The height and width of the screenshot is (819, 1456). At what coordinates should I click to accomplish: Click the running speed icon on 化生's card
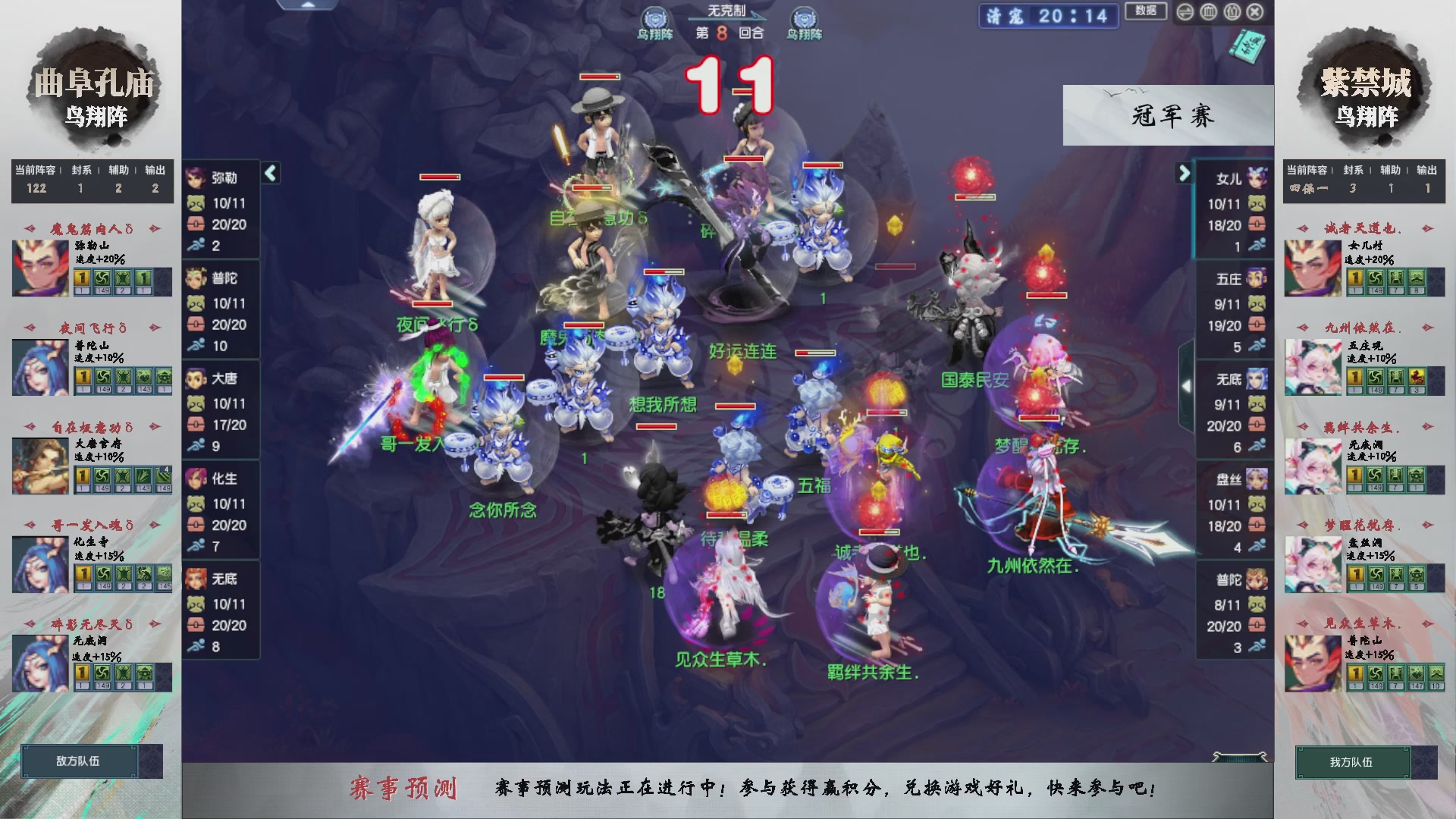click(x=197, y=547)
